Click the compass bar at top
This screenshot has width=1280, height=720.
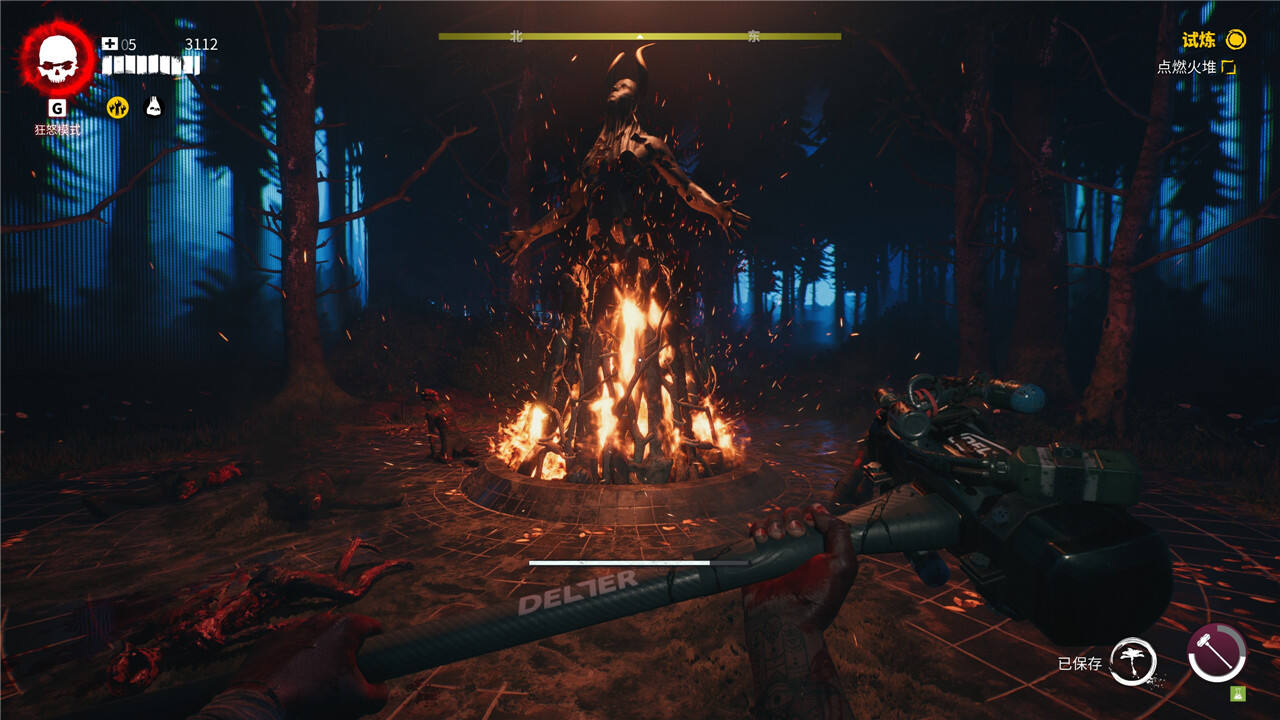pyautogui.click(x=640, y=36)
